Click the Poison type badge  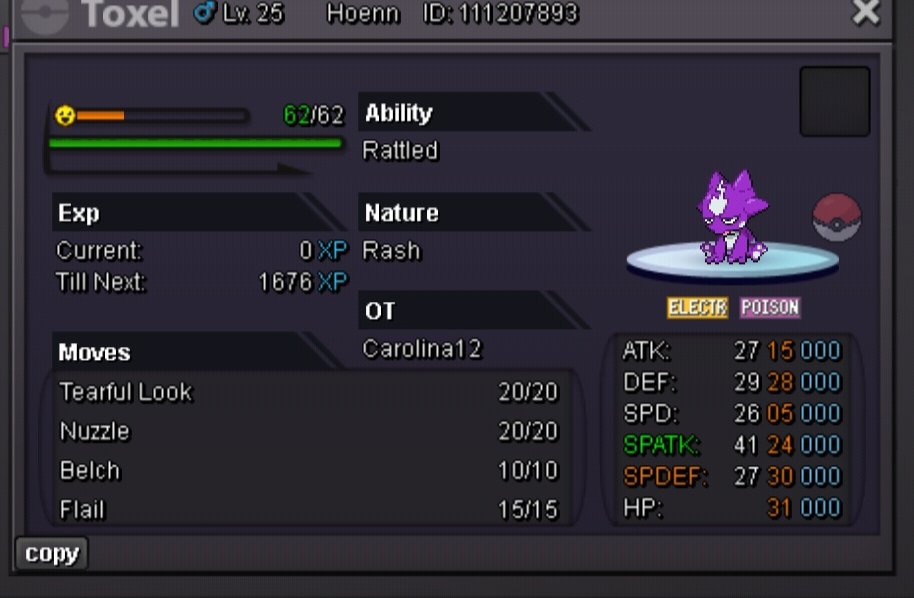pyautogui.click(x=770, y=307)
